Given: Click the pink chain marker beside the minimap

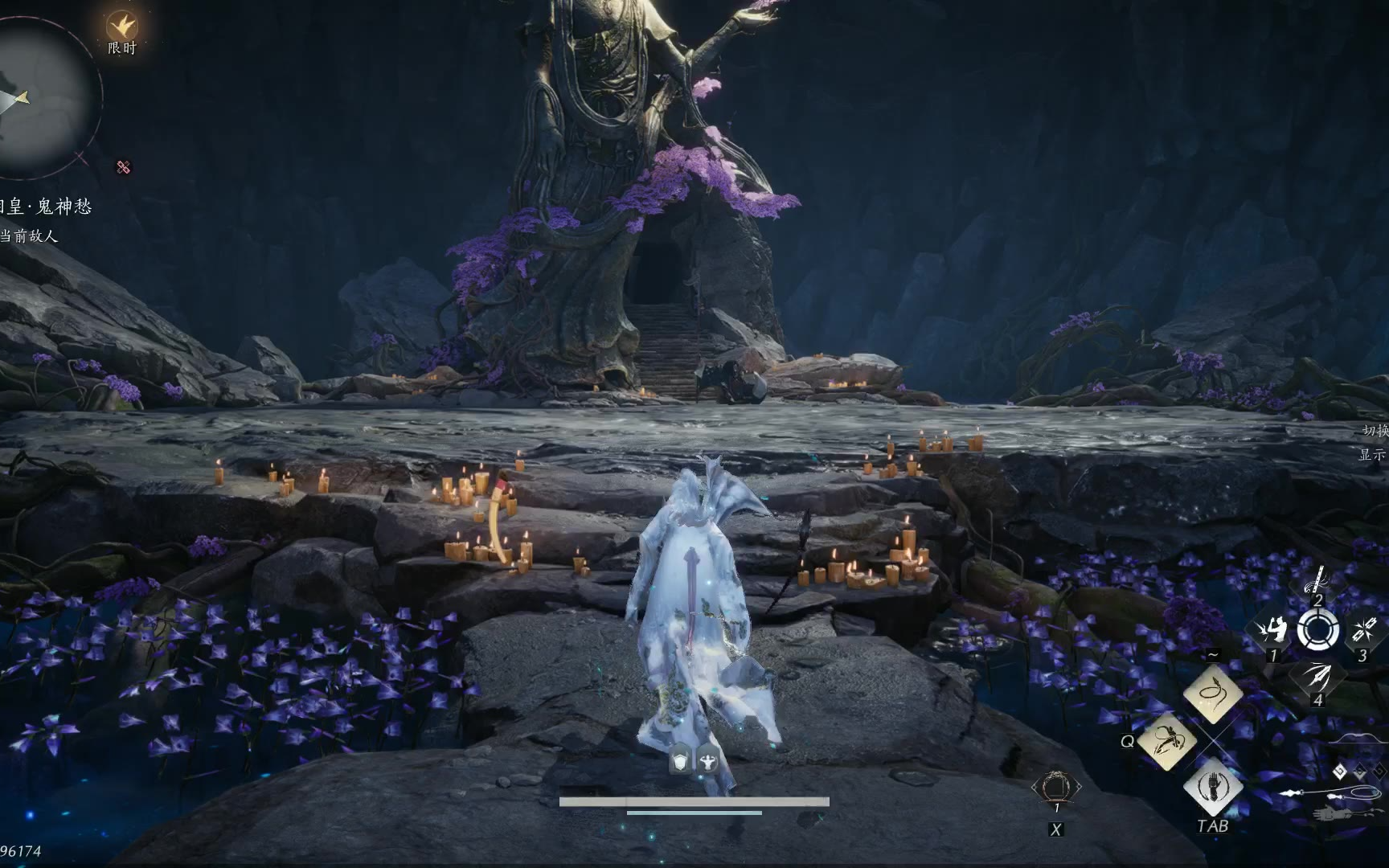Looking at the screenshot, I should click(x=123, y=167).
